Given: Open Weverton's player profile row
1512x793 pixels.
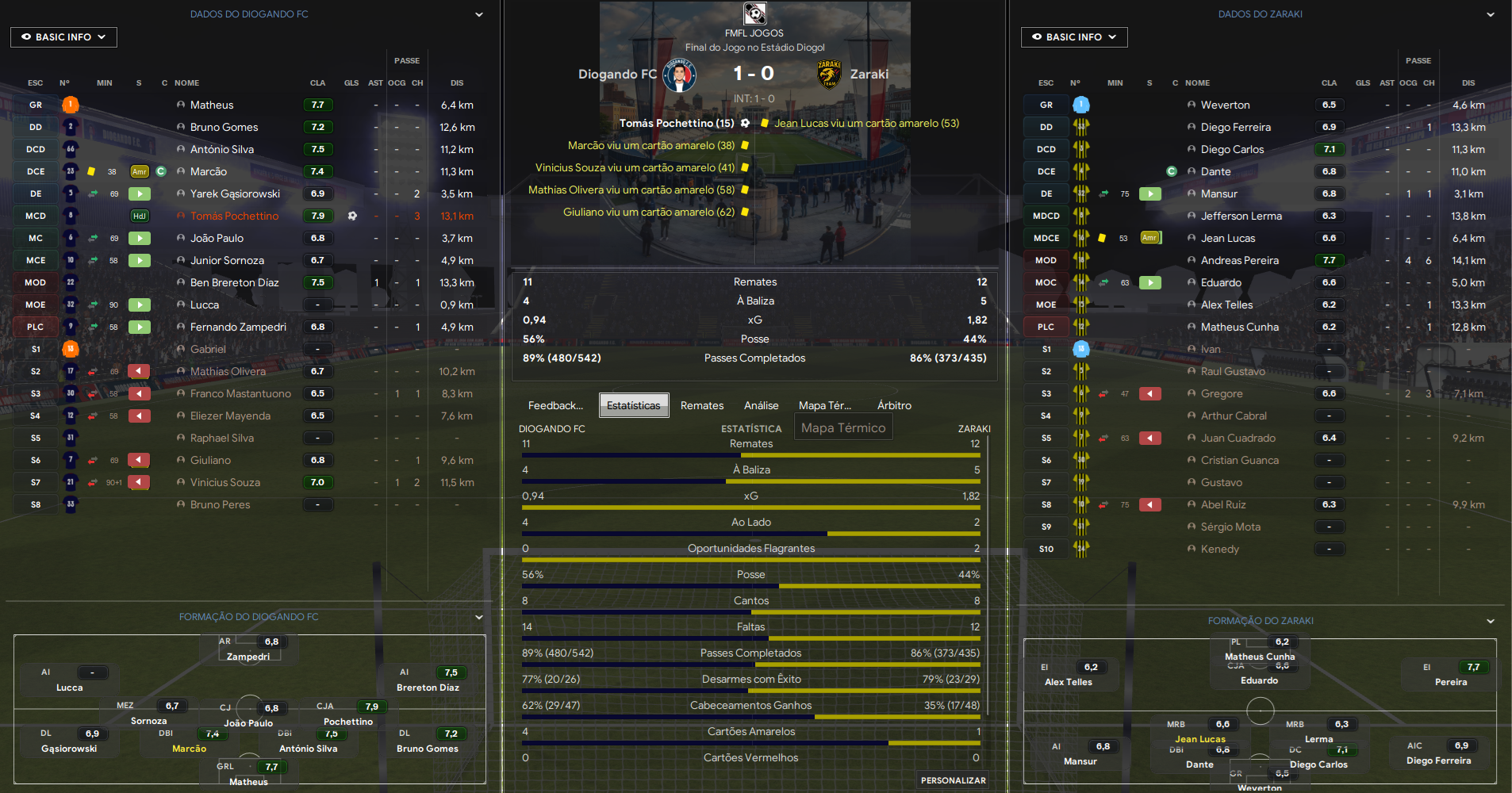Looking at the screenshot, I should tap(1225, 105).
